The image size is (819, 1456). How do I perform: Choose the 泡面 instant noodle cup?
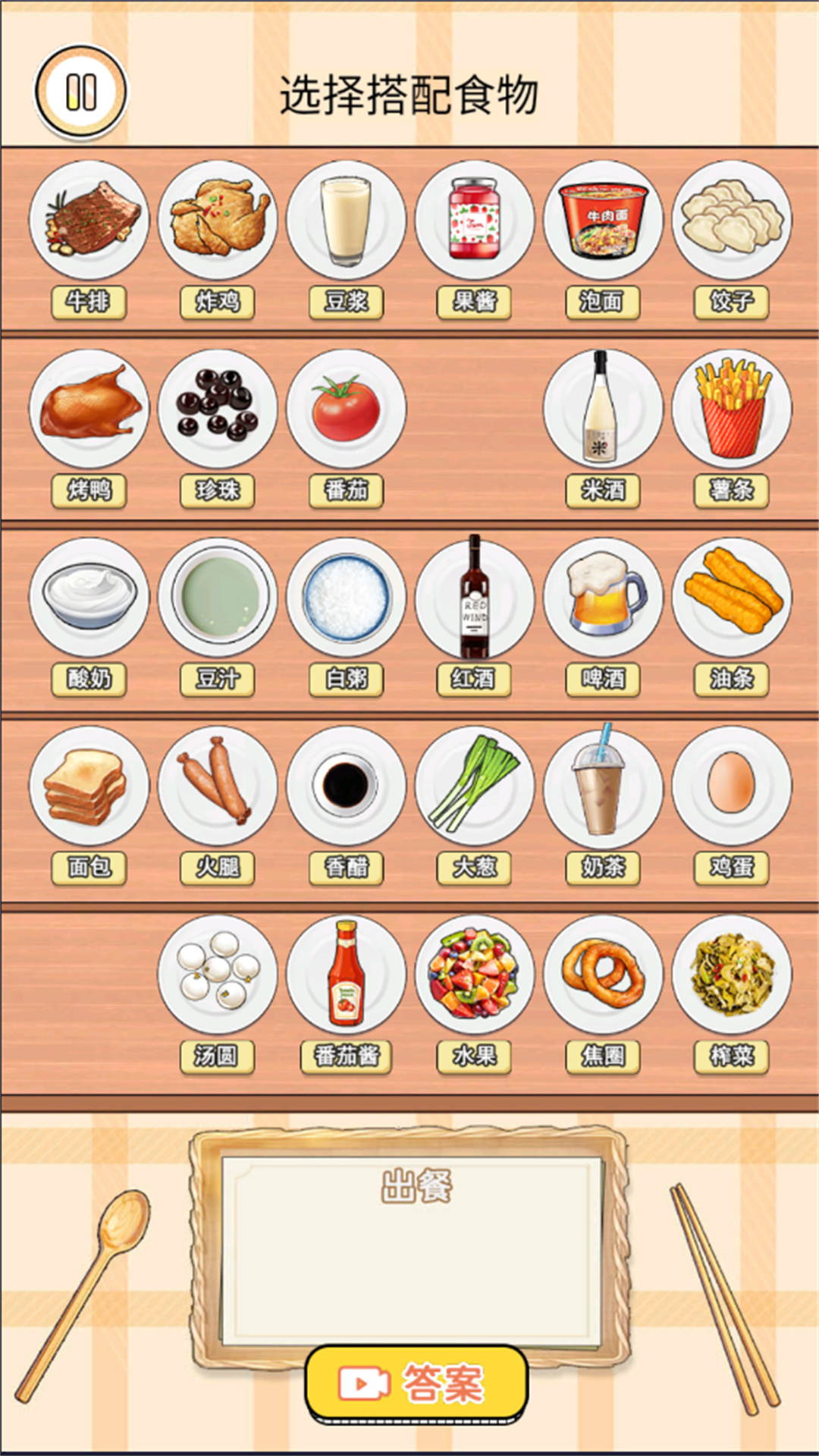point(603,220)
